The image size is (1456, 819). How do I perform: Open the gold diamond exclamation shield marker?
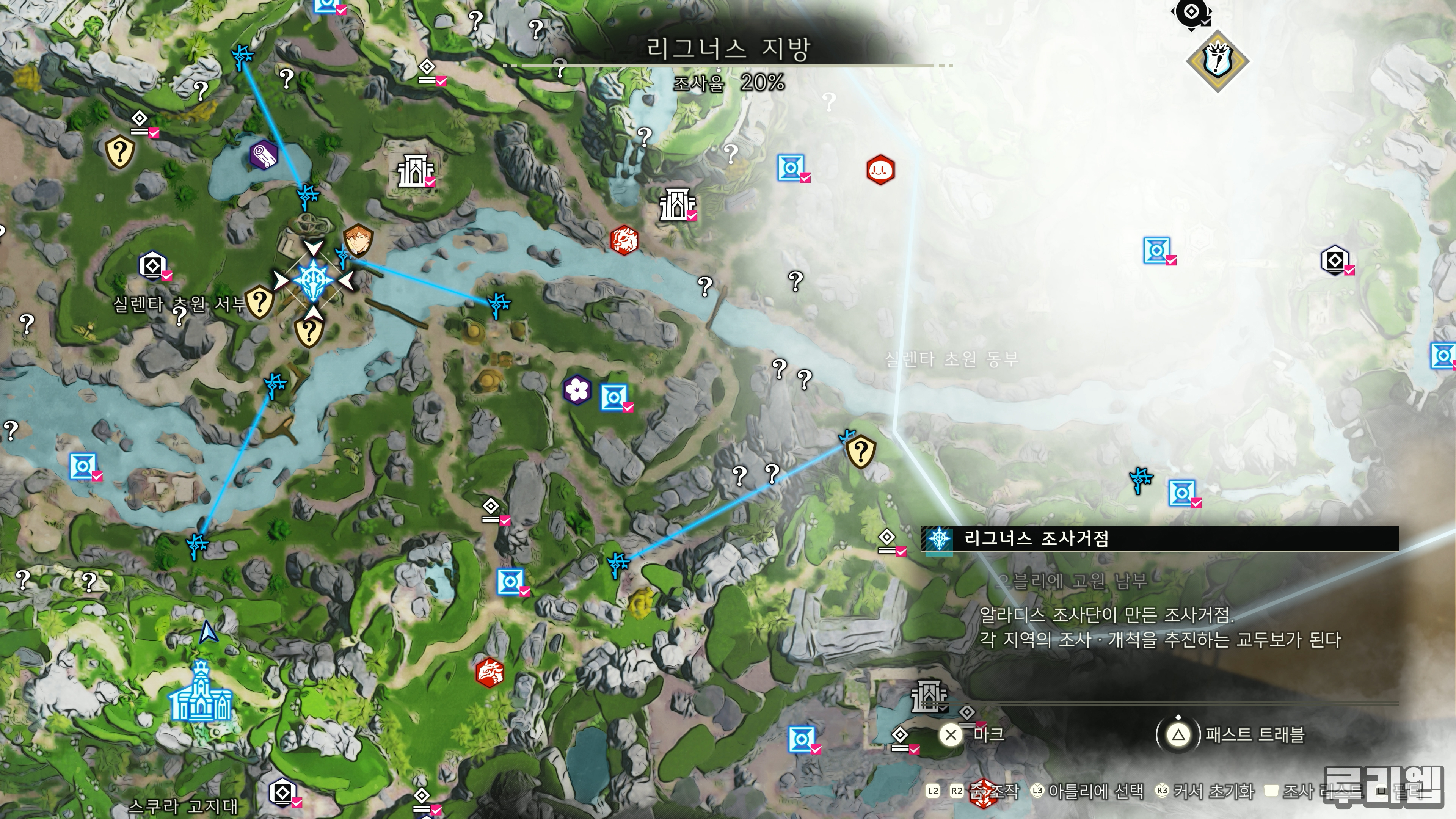1217,61
